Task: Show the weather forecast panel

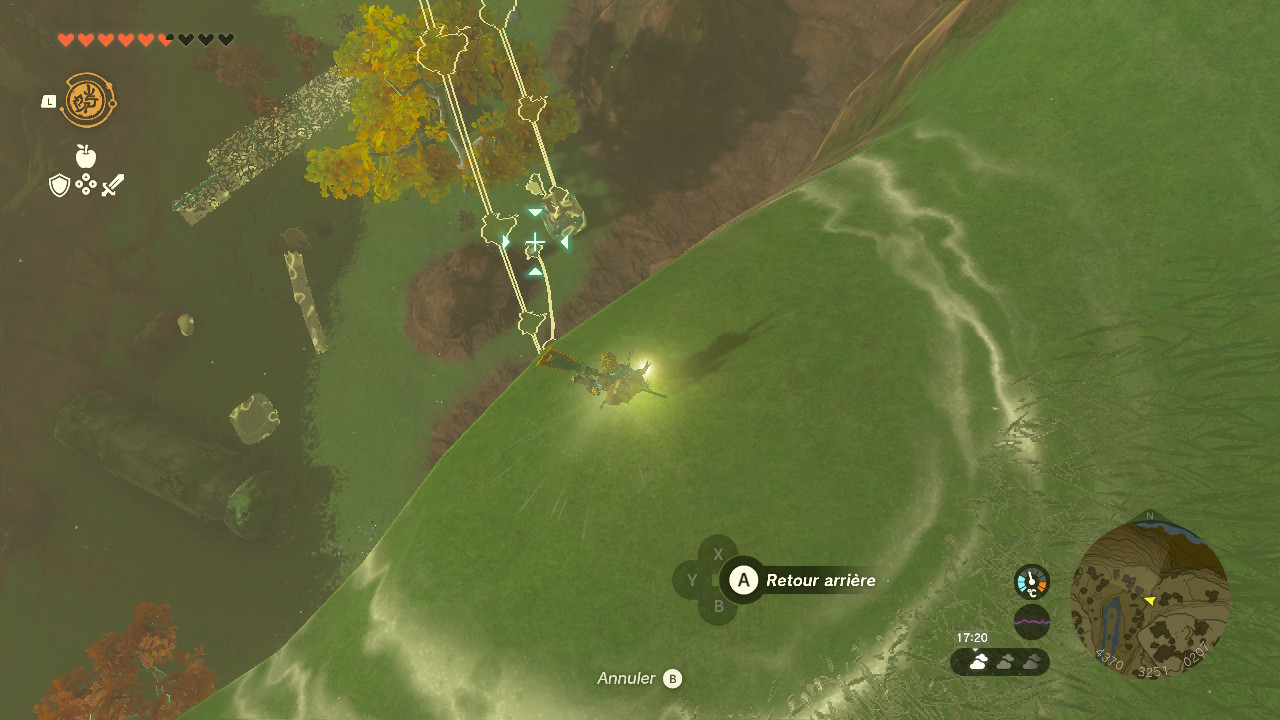Action: (x=1000, y=662)
